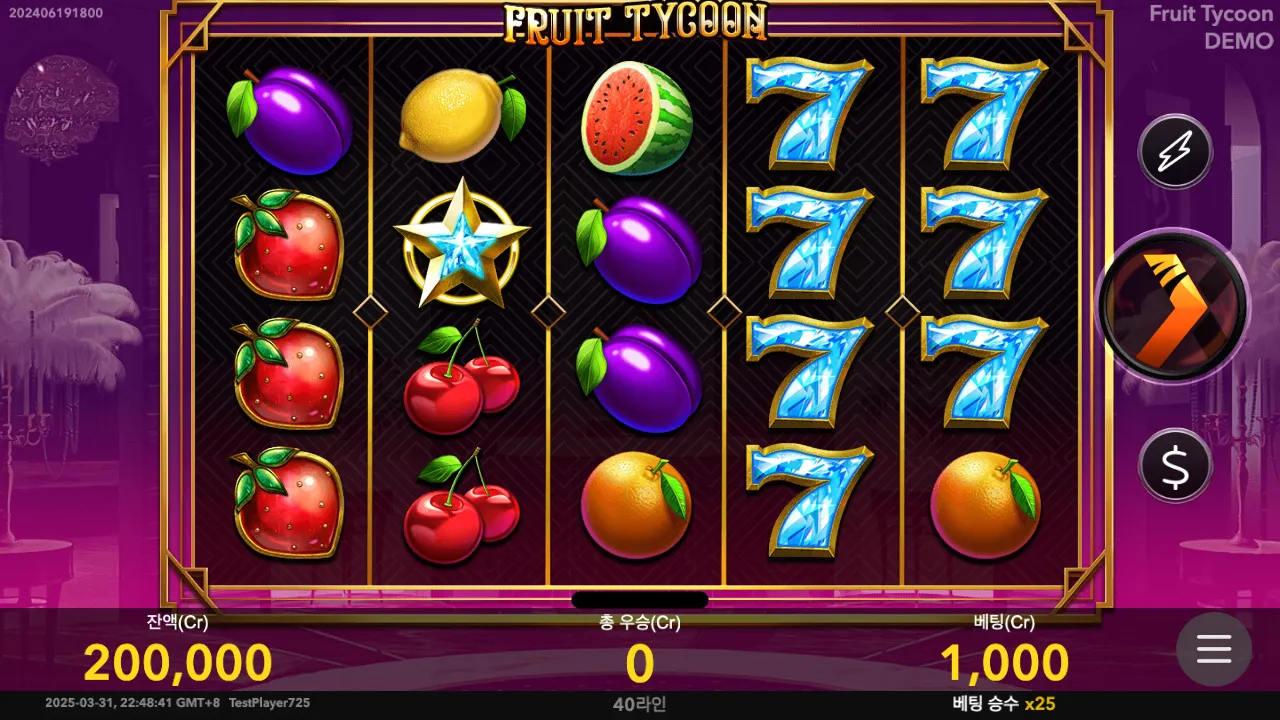Click the 40라인 line counter
The height and width of the screenshot is (720, 1280).
tap(638, 705)
